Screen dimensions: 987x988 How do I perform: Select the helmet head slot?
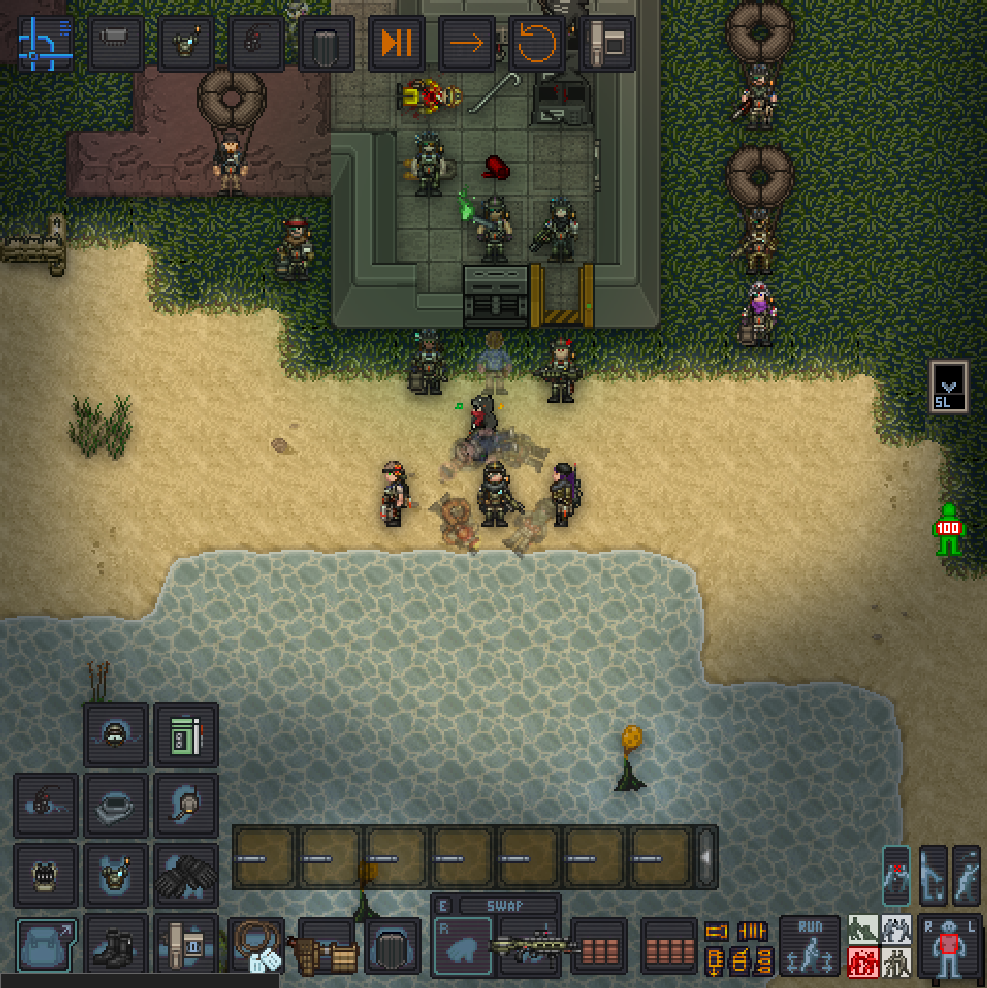(116, 805)
